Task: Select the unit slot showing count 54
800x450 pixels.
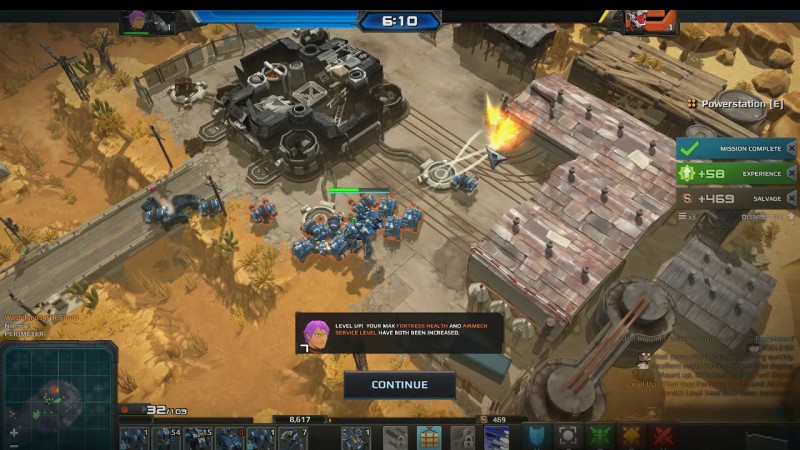Action: click(x=166, y=438)
